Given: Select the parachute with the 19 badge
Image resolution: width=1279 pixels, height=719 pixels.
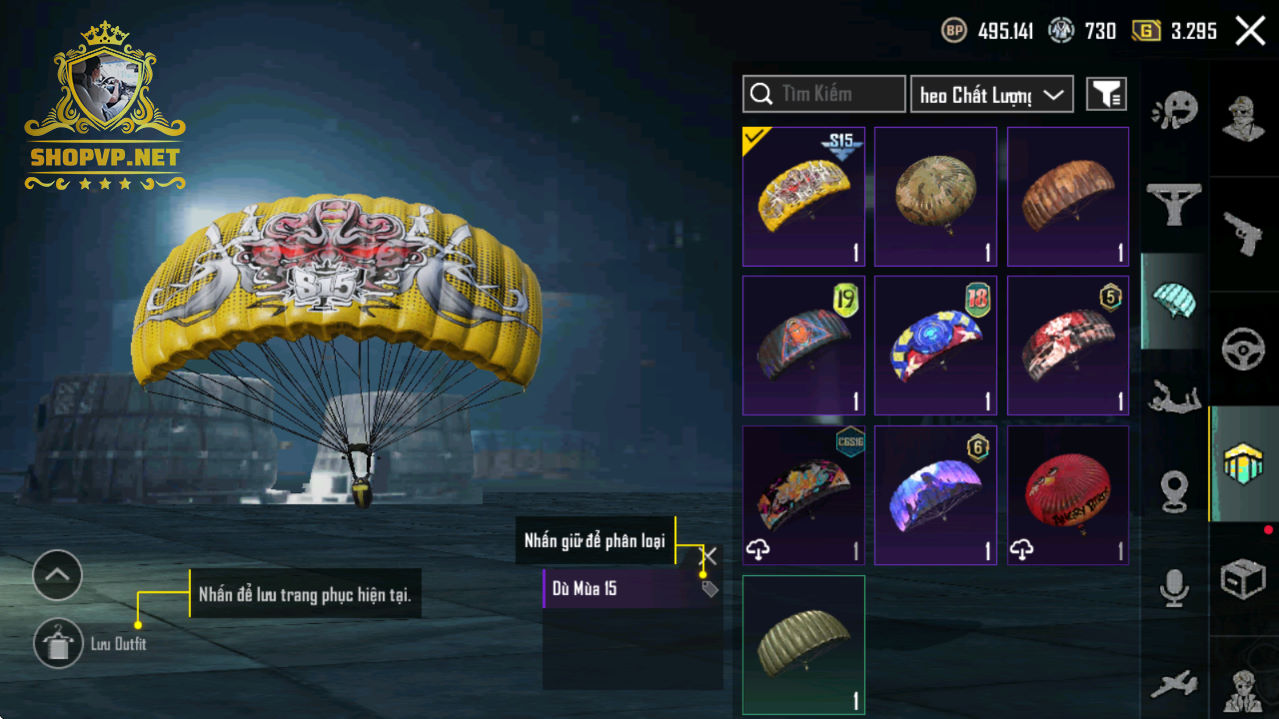Looking at the screenshot, I should 803,345.
